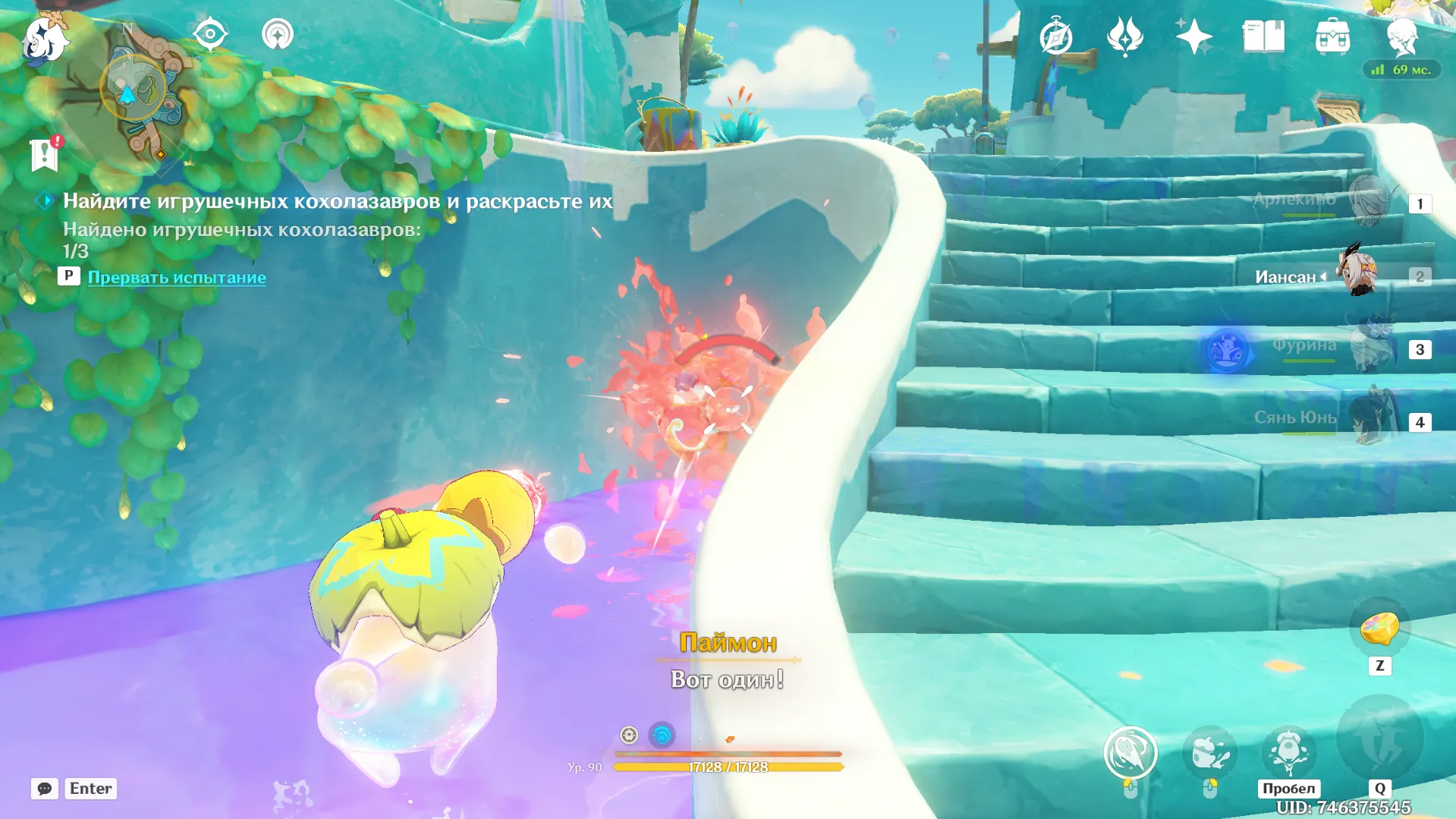Use the yellow gadget item icon
This screenshot has height=819, width=1456.
(x=1379, y=629)
